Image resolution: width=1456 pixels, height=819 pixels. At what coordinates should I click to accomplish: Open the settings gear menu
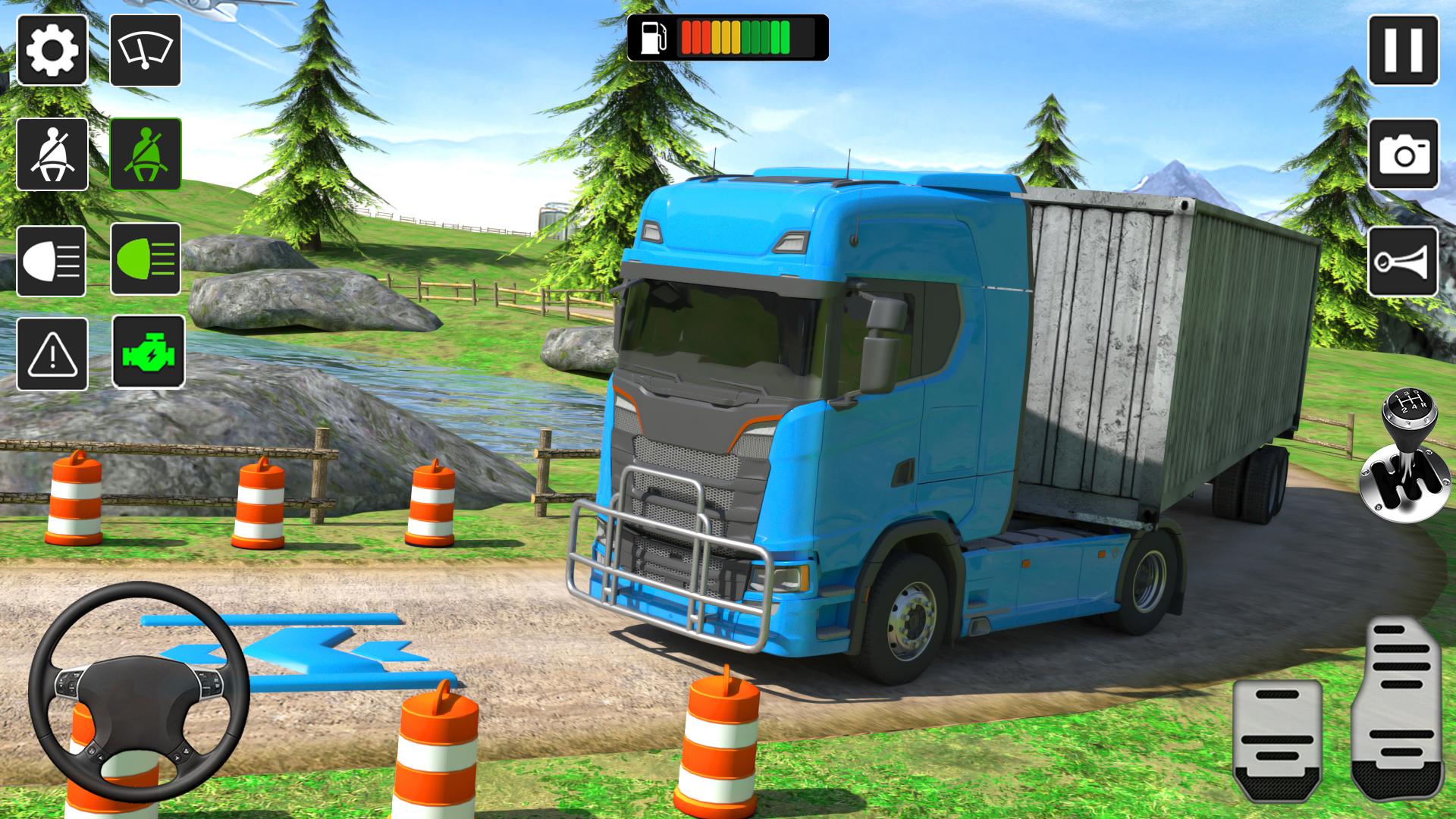pyautogui.click(x=52, y=50)
